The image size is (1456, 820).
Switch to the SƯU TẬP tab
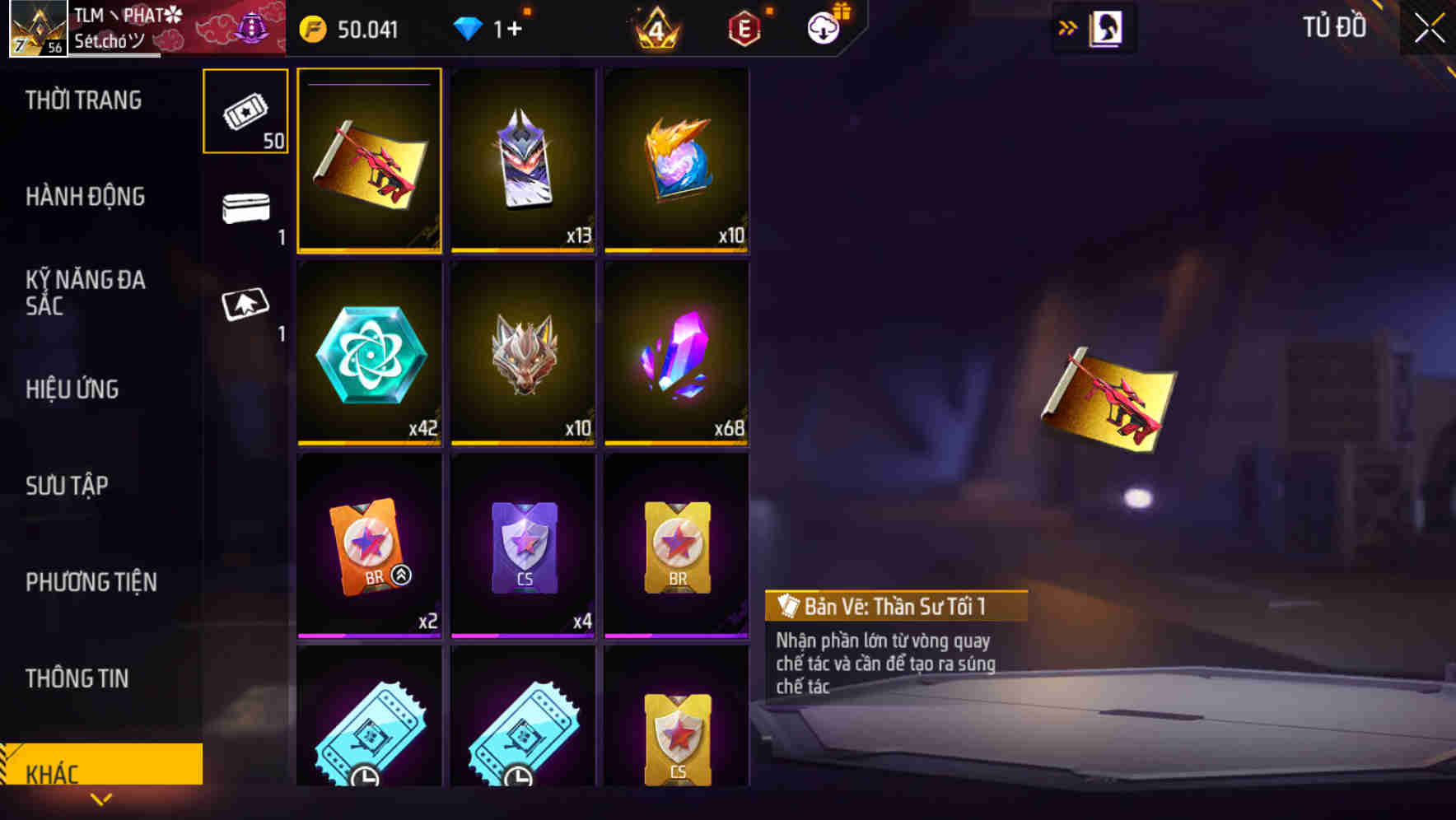point(68,486)
